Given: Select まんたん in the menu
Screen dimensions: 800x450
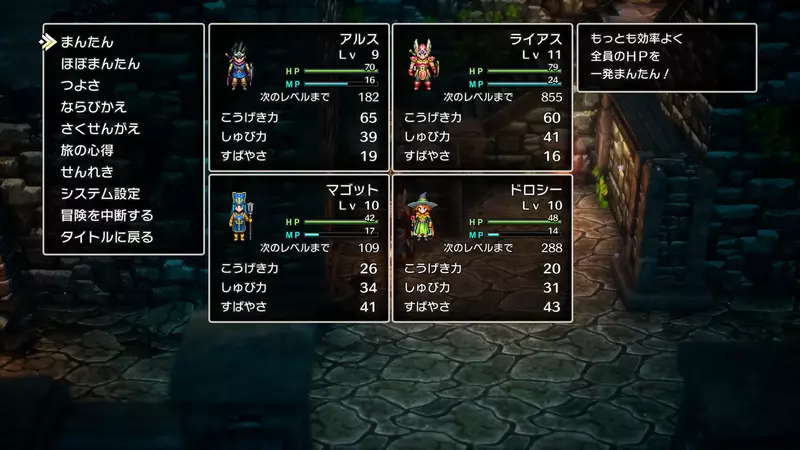Looking at the screenshot, I should click(x=87, y=42).
